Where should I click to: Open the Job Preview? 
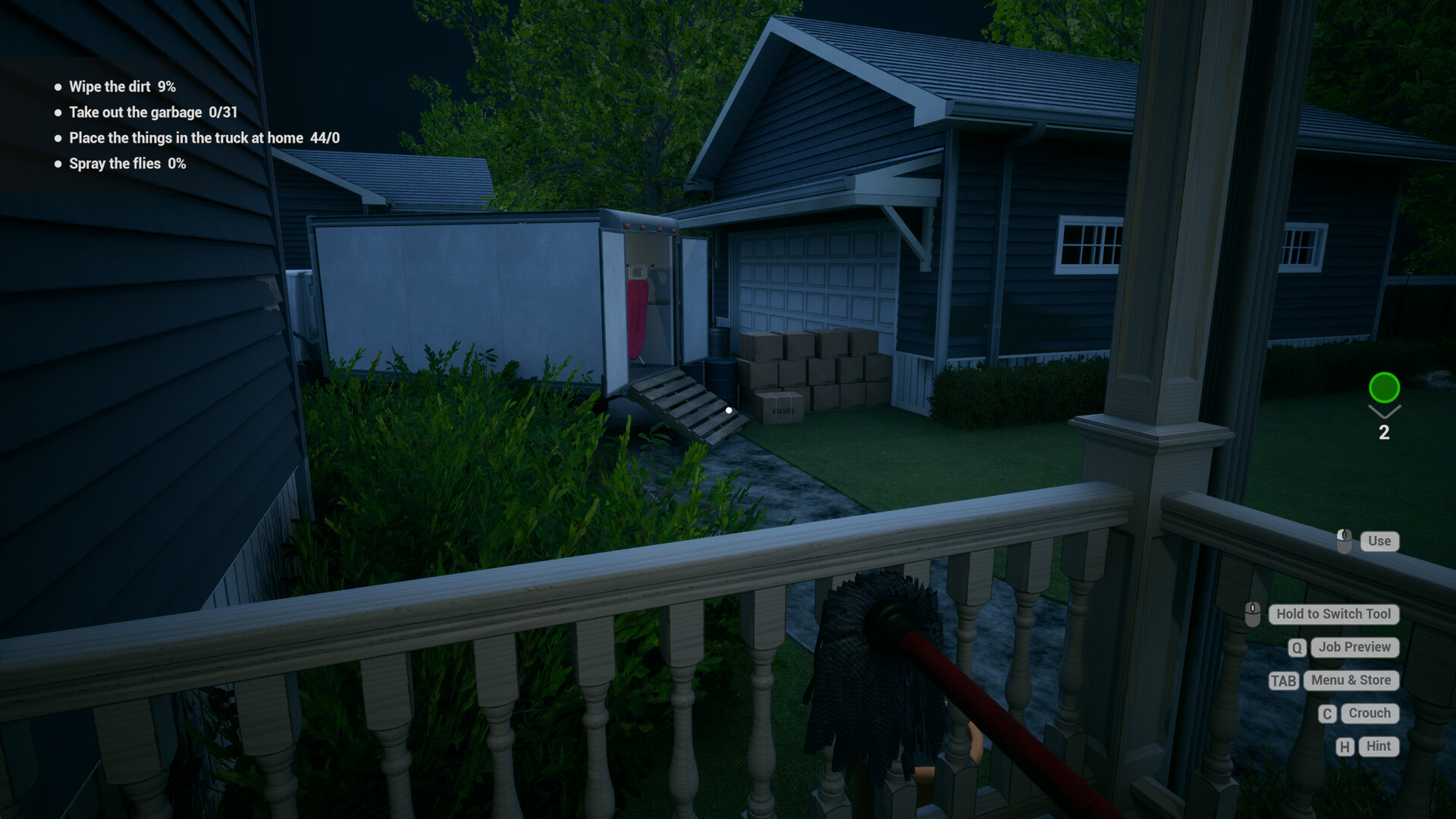[x=1354, y=648]
